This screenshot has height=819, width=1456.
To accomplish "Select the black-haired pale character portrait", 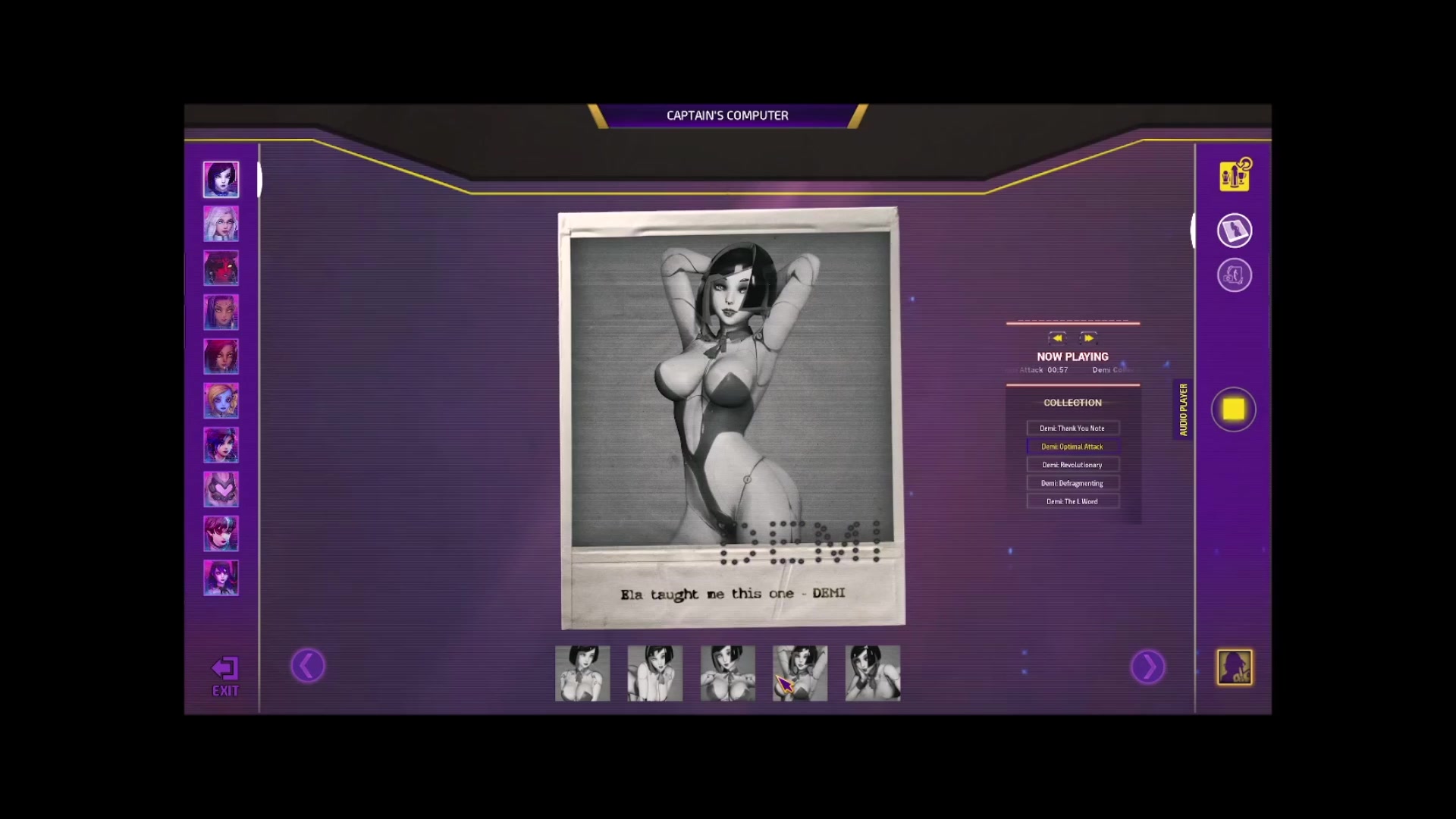I will click(221, 180).
